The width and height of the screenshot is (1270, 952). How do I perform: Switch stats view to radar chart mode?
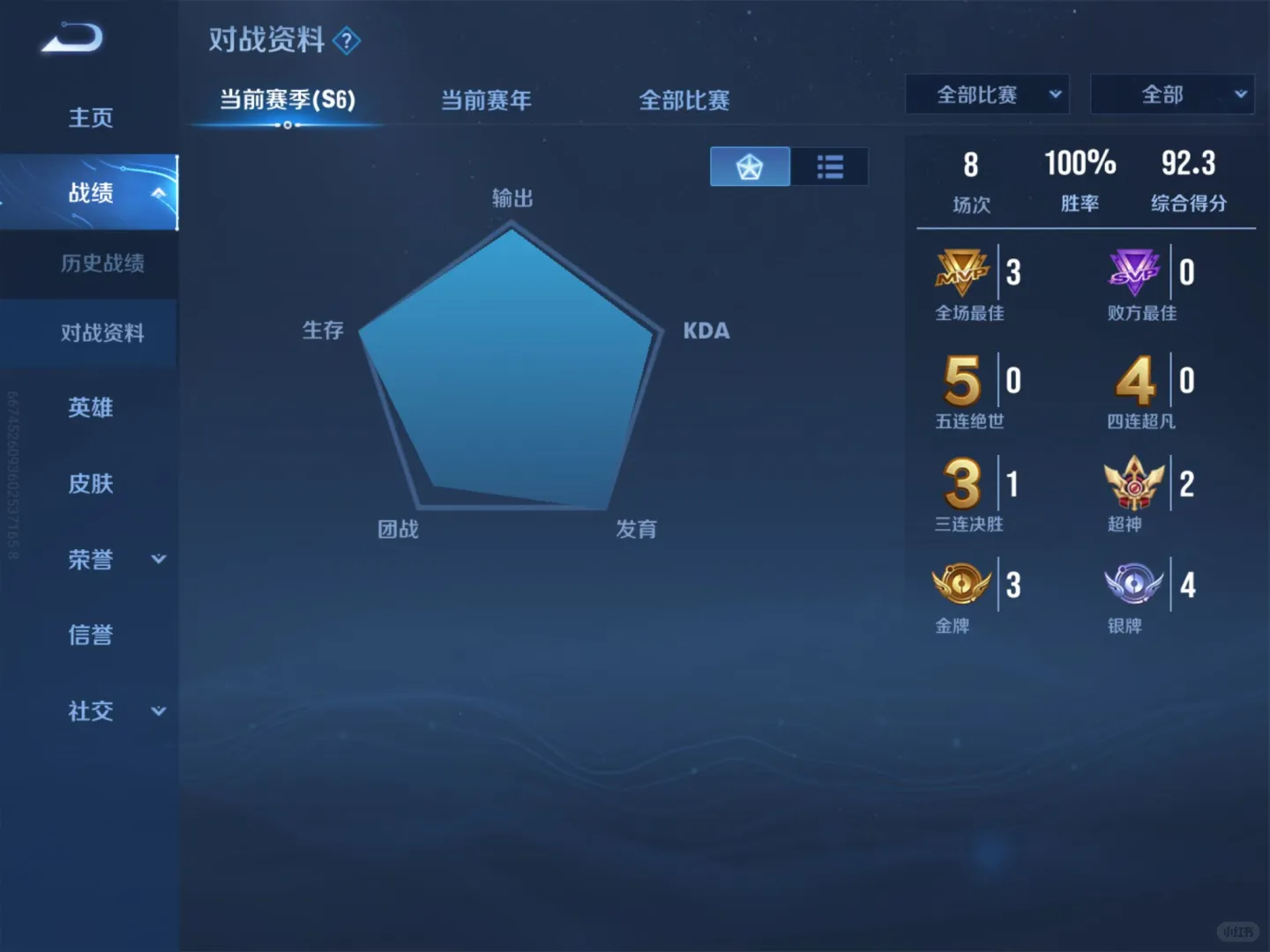click(x=749, y=166)
